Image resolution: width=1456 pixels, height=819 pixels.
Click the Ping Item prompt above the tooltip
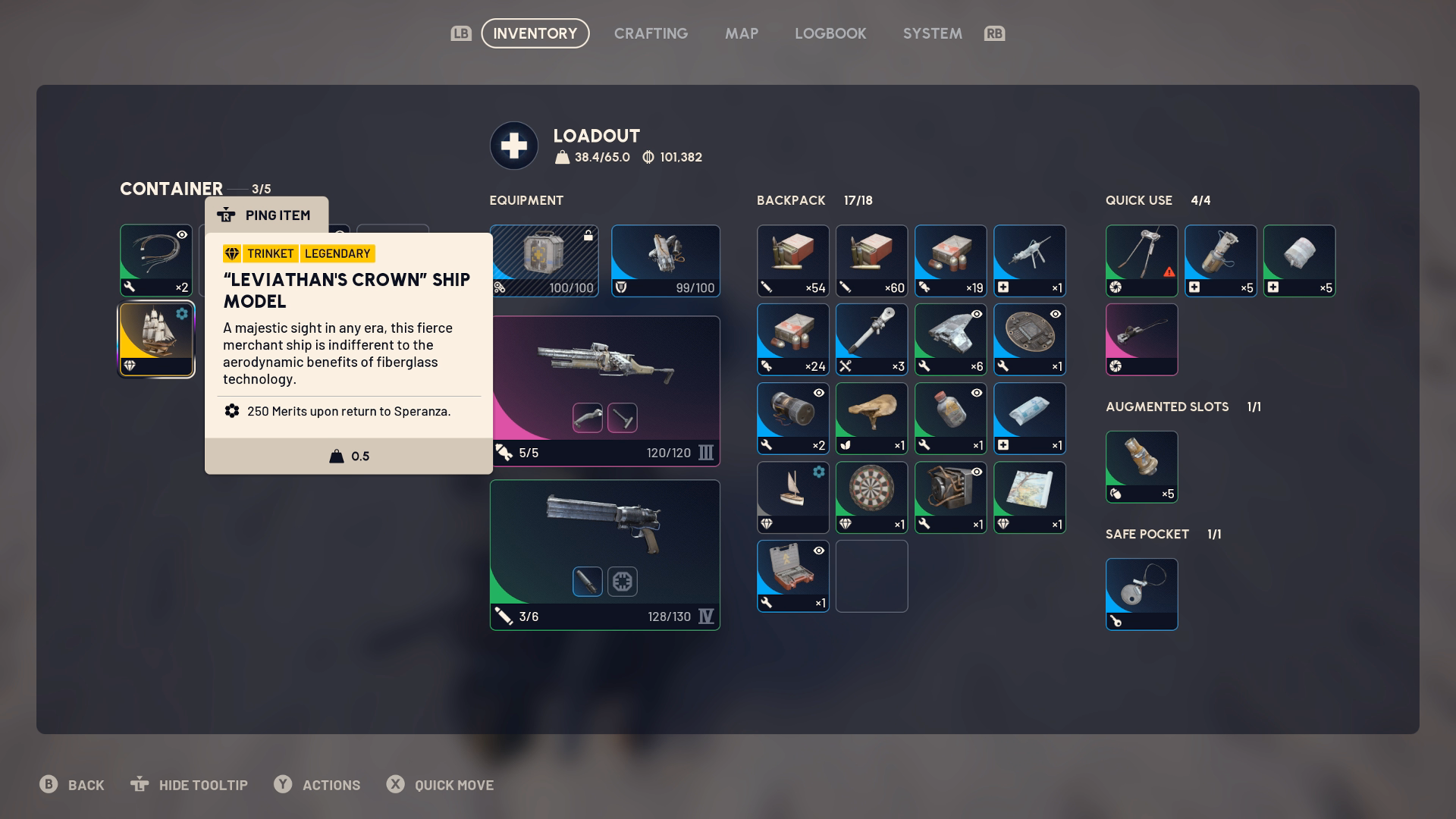coord(267,215)
